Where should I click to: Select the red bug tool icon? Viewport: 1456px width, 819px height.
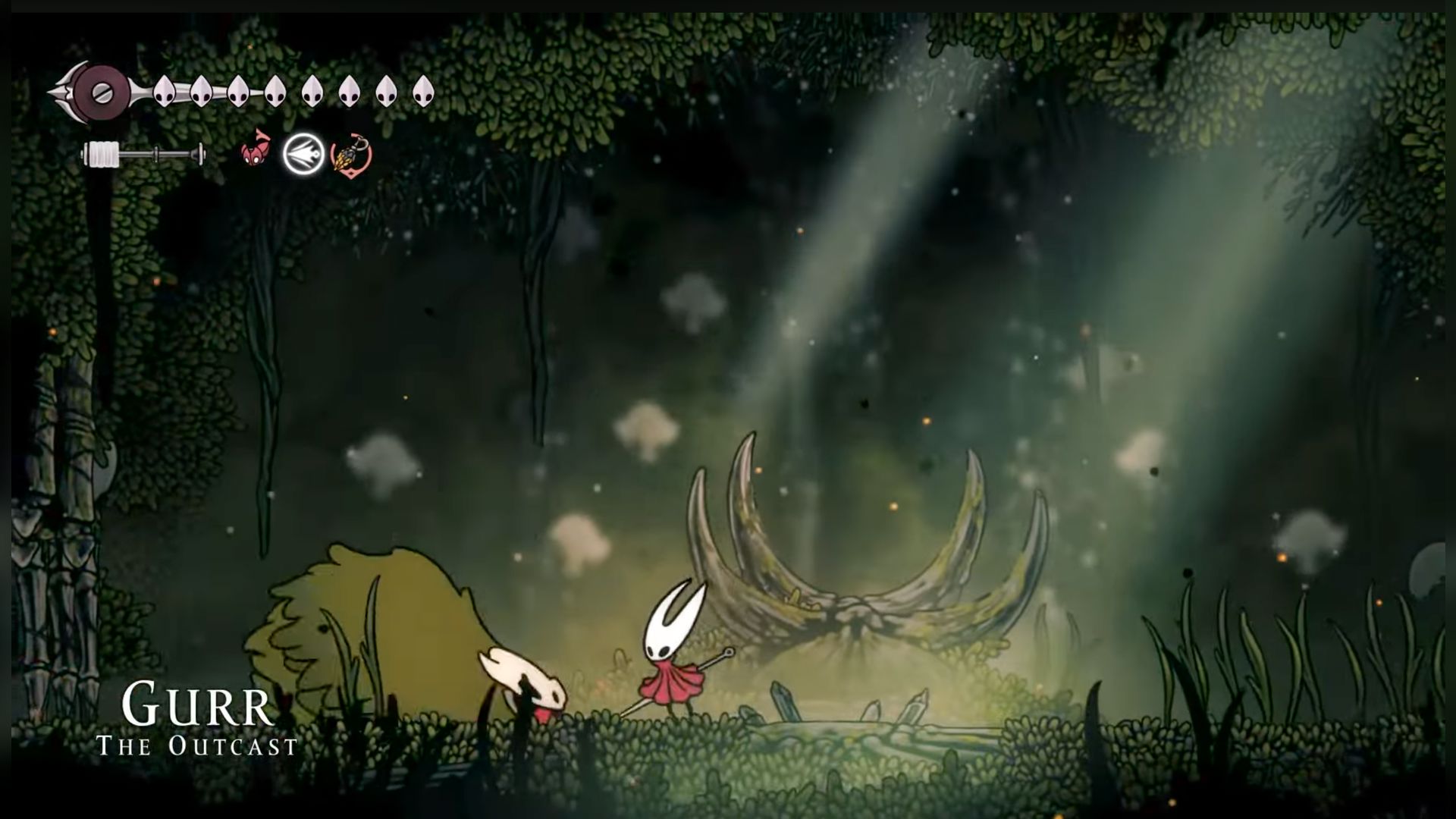pyautogui.click(x=256, y=148)
